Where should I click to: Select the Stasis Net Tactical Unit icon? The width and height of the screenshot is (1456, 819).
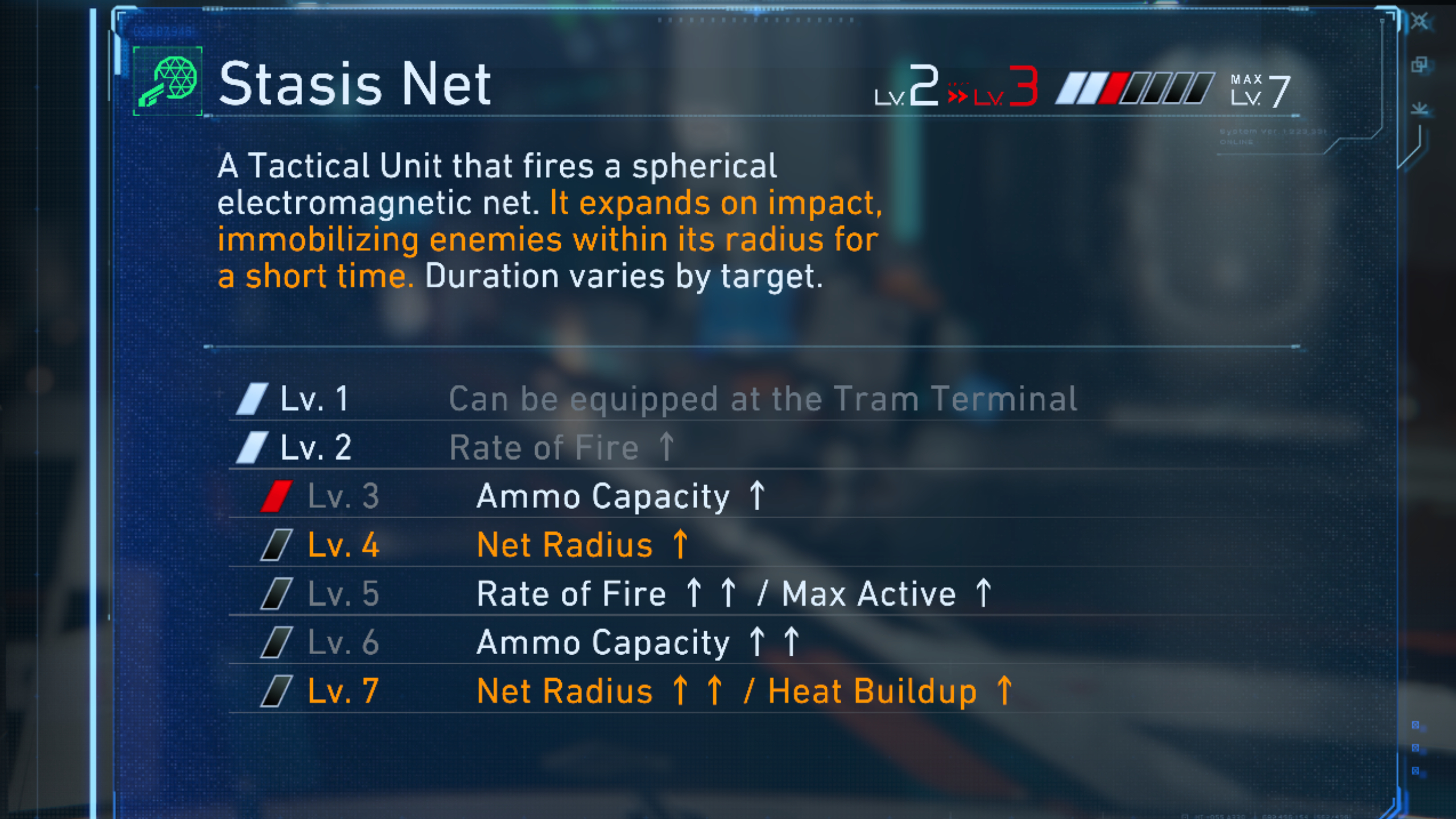click(168, 84)
